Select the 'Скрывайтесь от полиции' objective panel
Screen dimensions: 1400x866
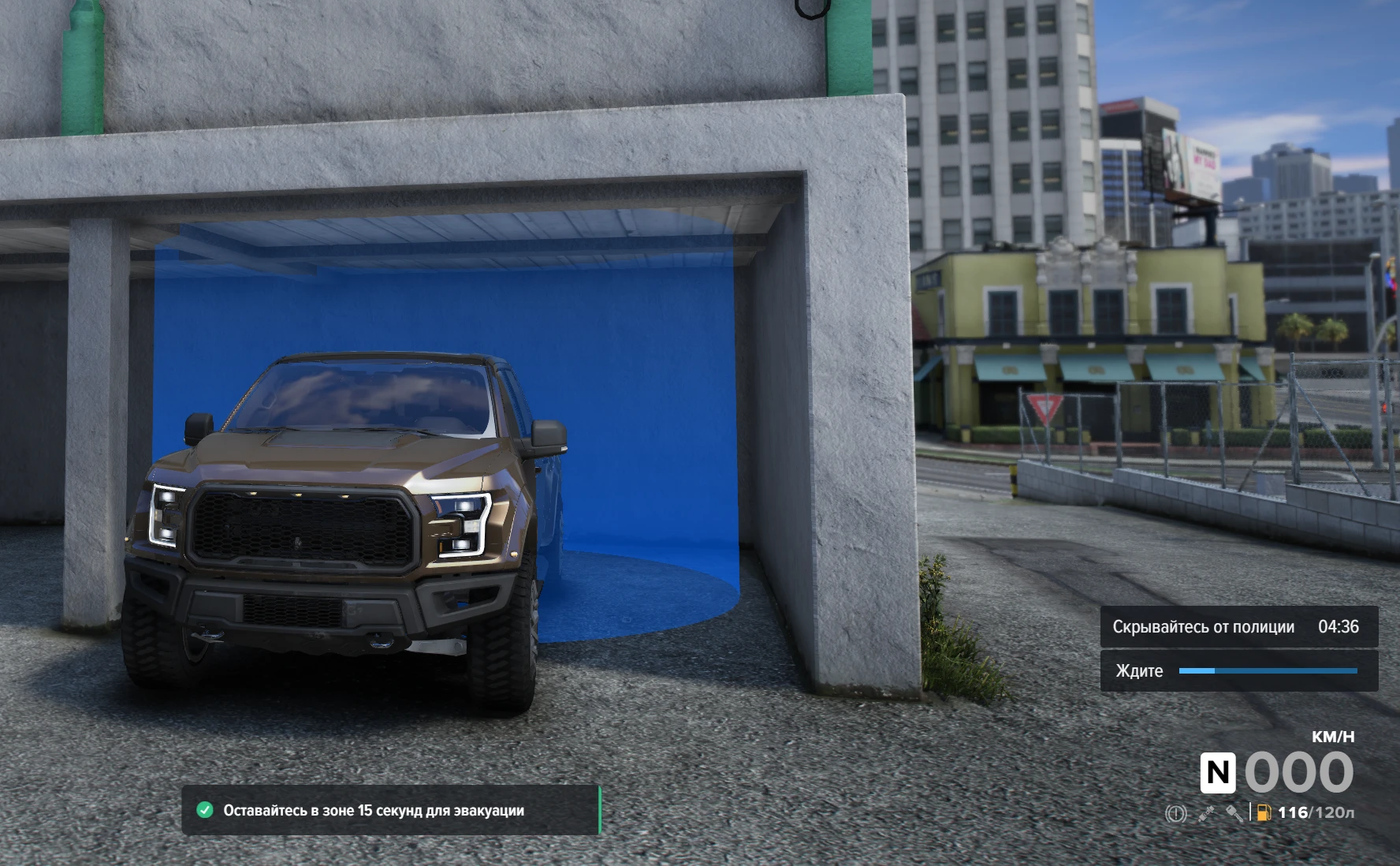1238,627
